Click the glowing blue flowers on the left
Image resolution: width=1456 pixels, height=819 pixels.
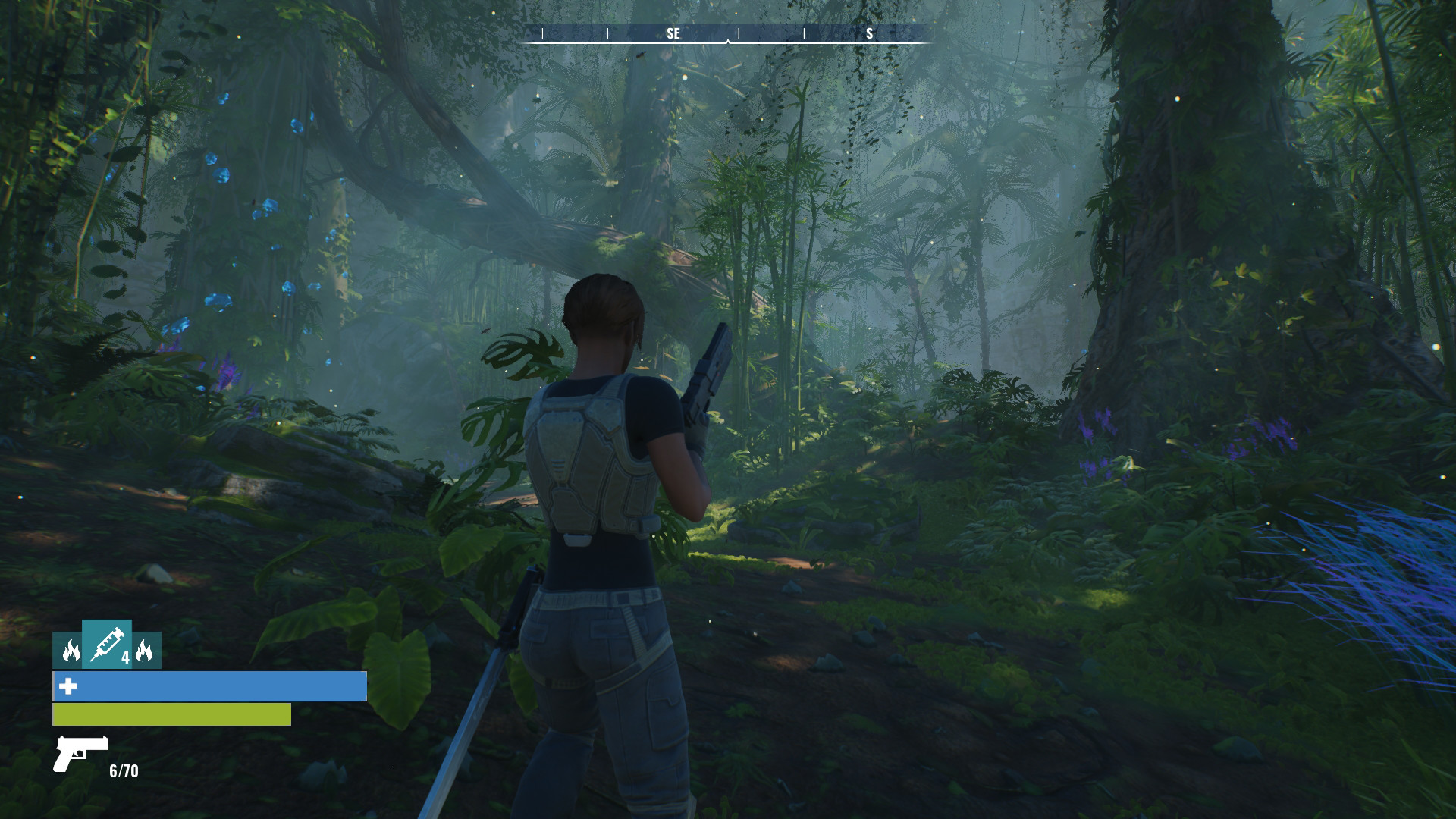coord(224,174)
